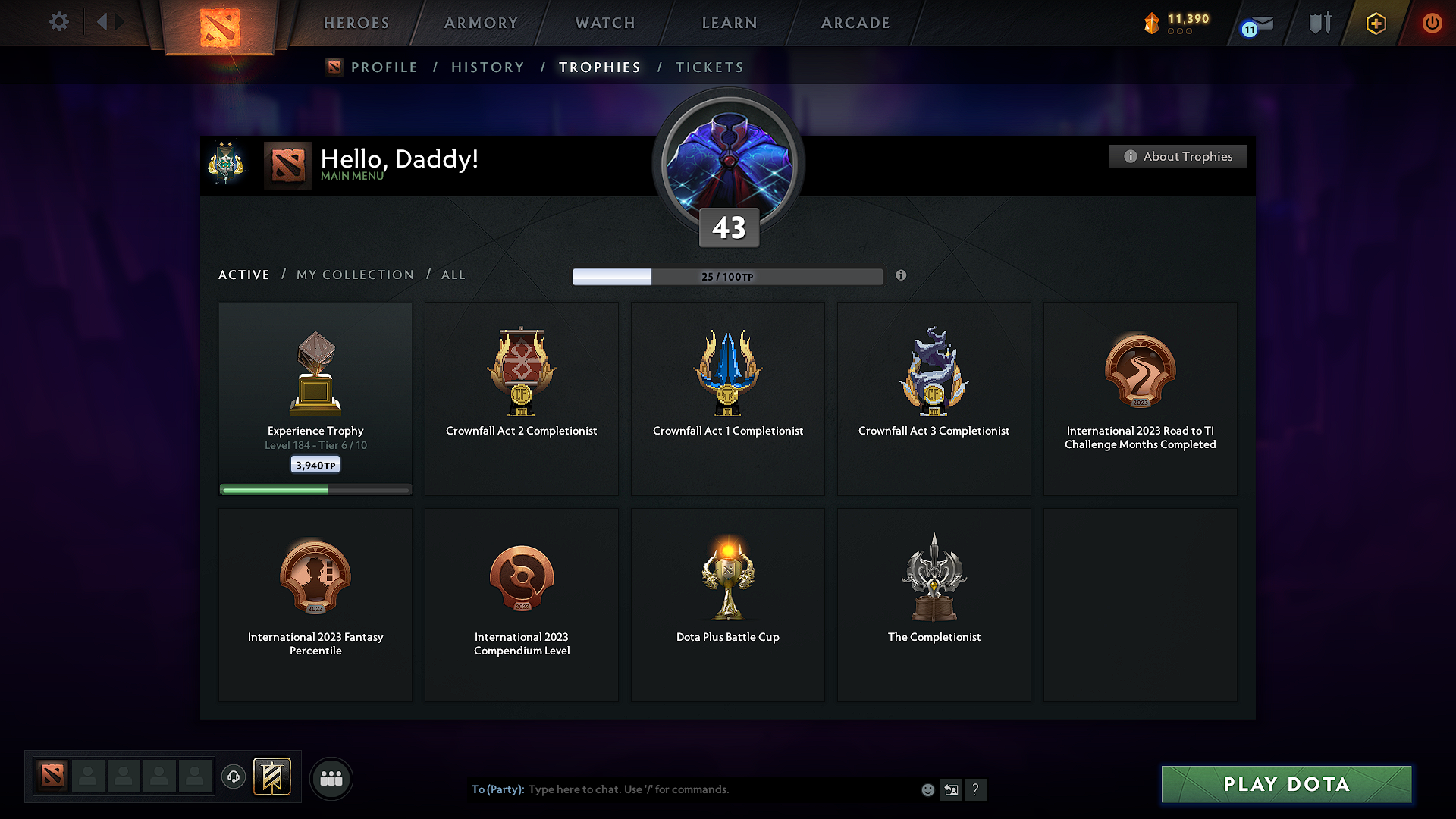The height and width of the screenshot is (819, 1456).
Task: Open the Dota Plus subscription icon
Action: pos(1375,23)
